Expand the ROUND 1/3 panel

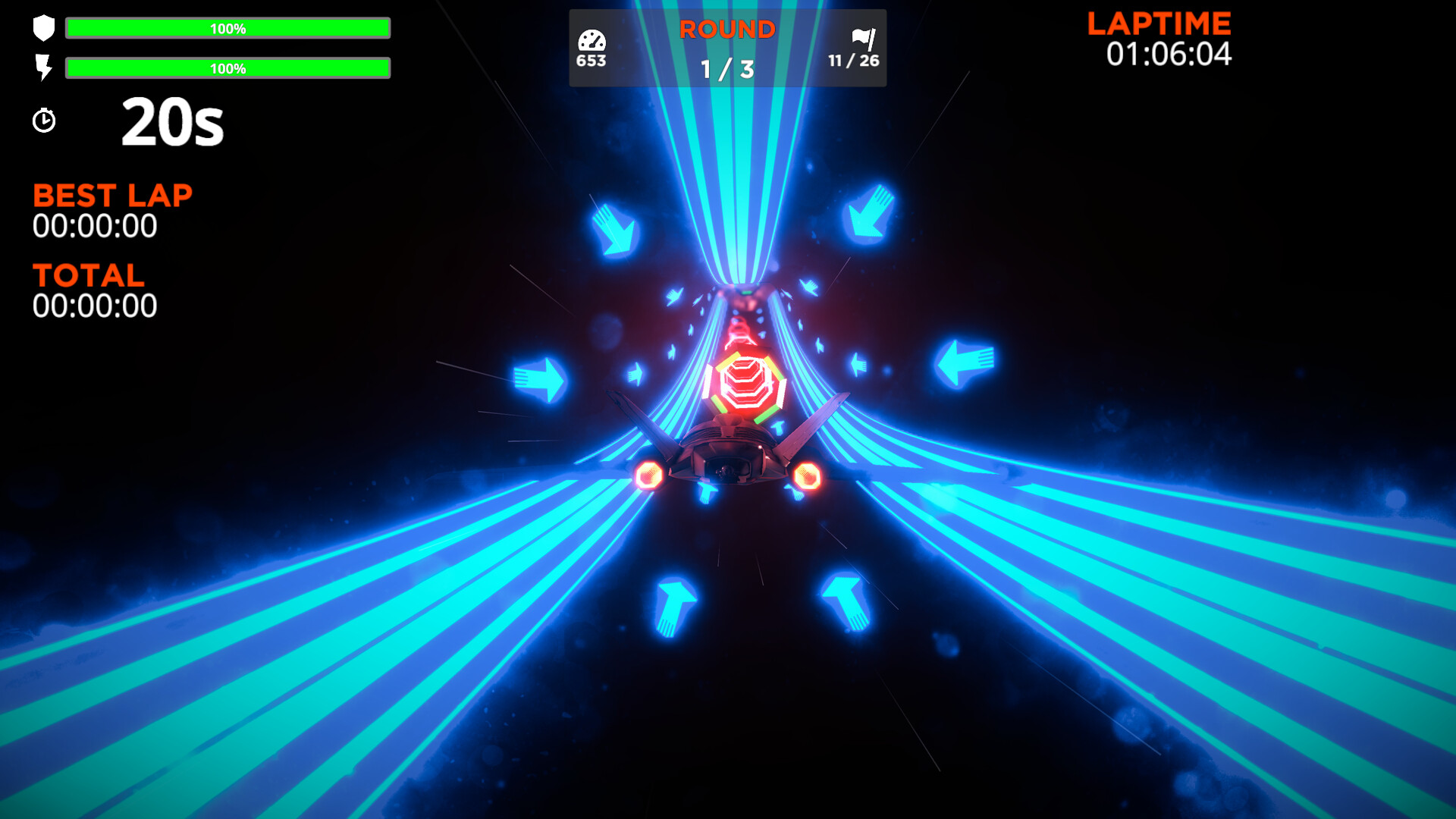(x=727, y=48)
